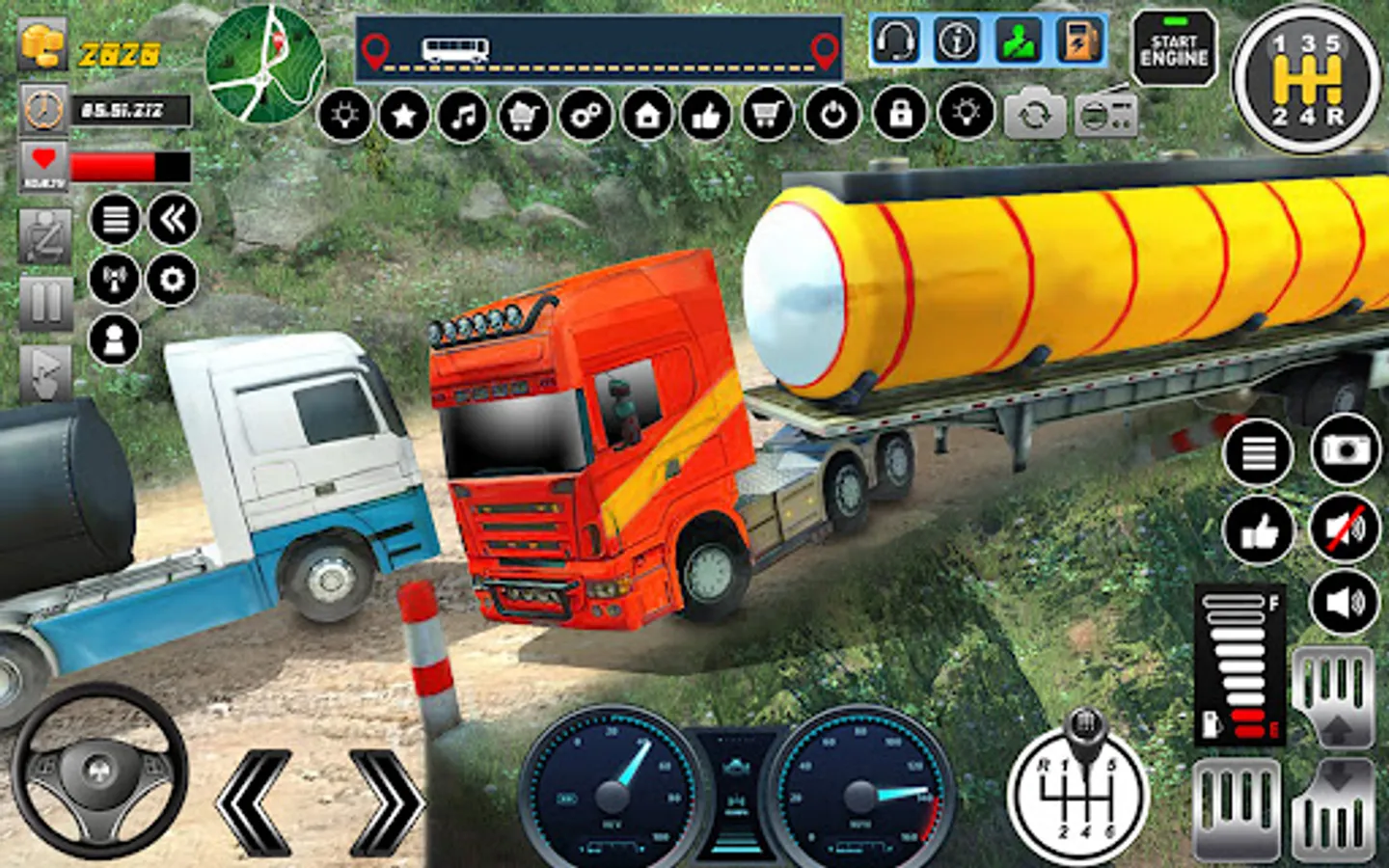
Task: Steer left with the left arrow
Action: pos(255,801)
